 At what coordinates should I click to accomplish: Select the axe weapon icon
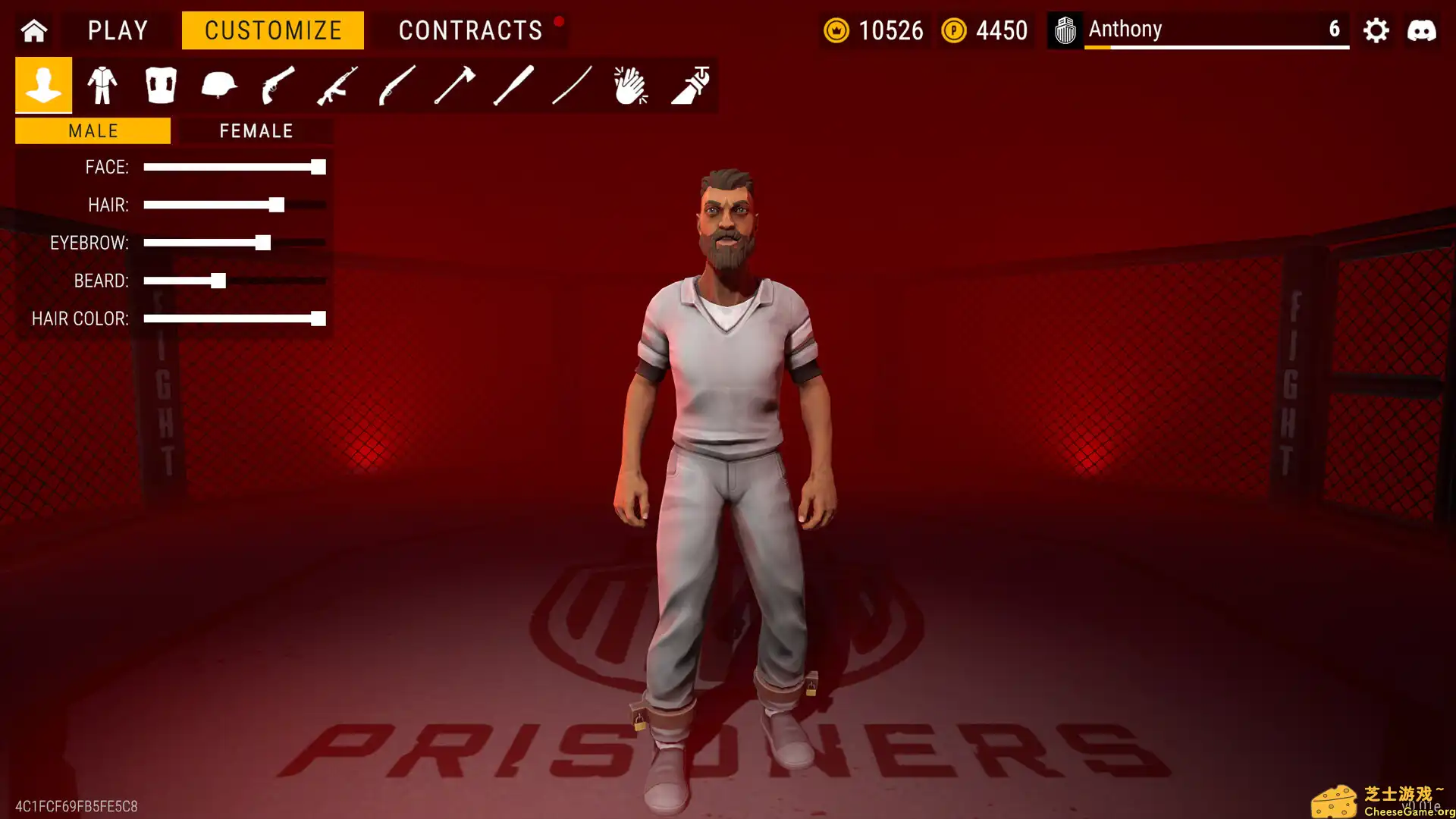point(451,85)
